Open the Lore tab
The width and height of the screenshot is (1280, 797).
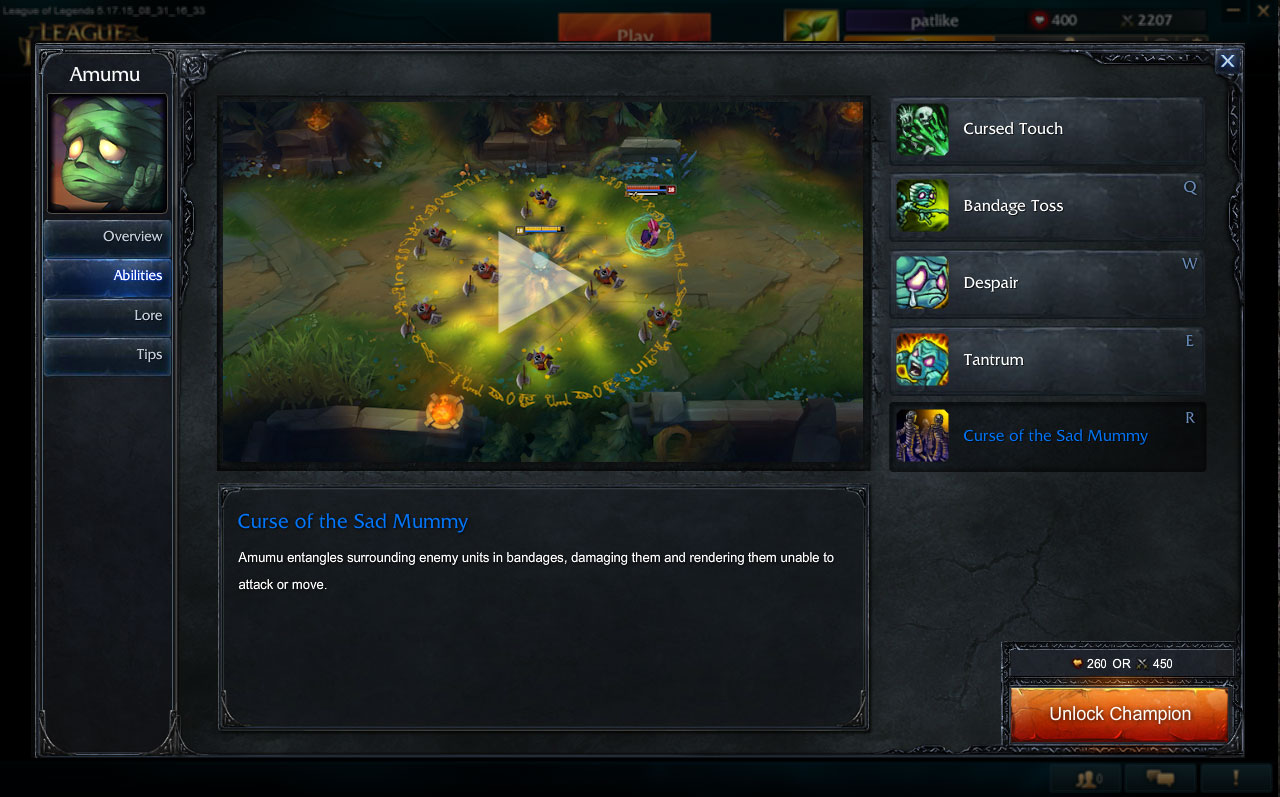tap(107, 316)
